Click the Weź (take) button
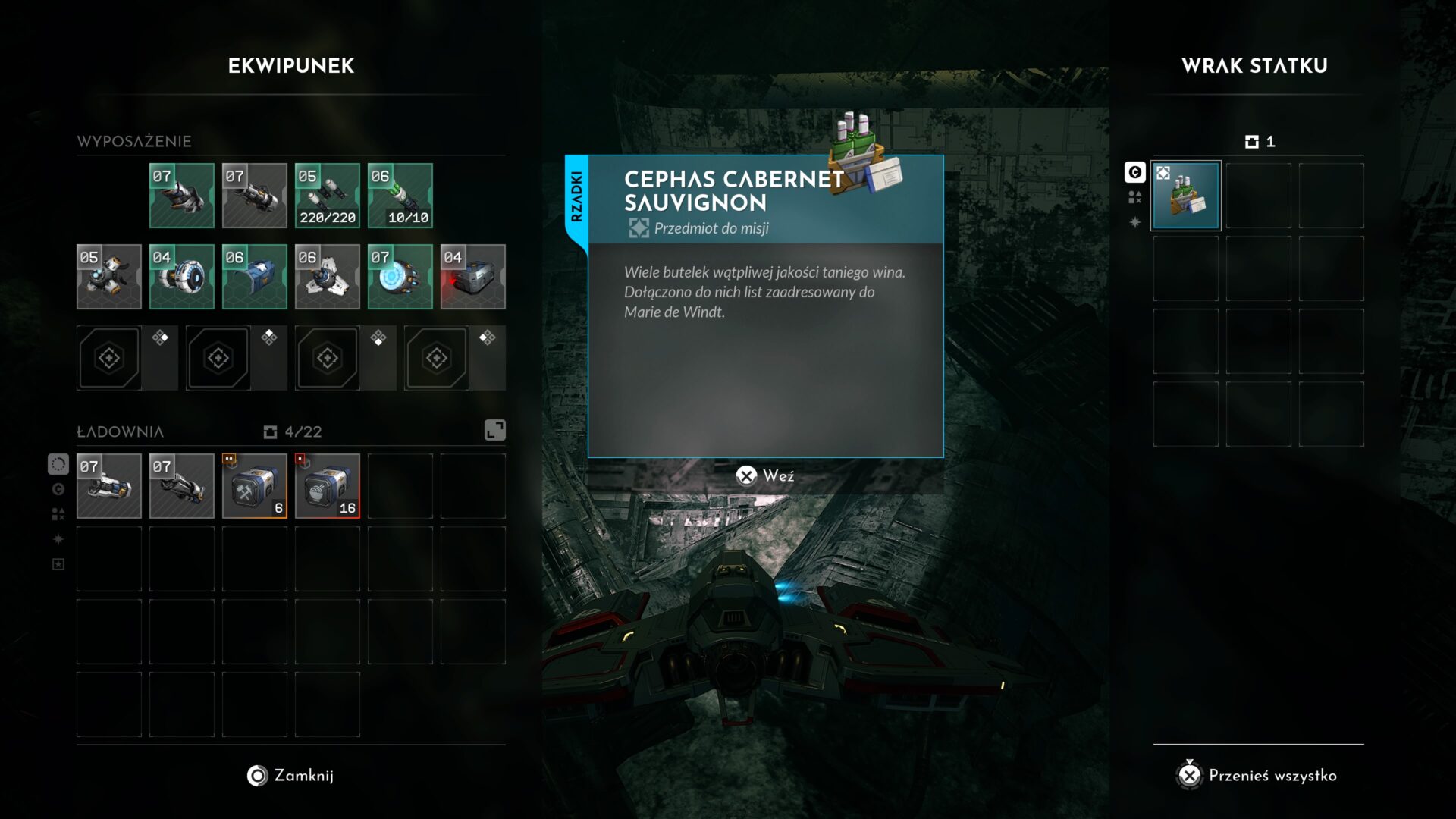The width and height of the screenshot is (1456, 819). point(765,475)
